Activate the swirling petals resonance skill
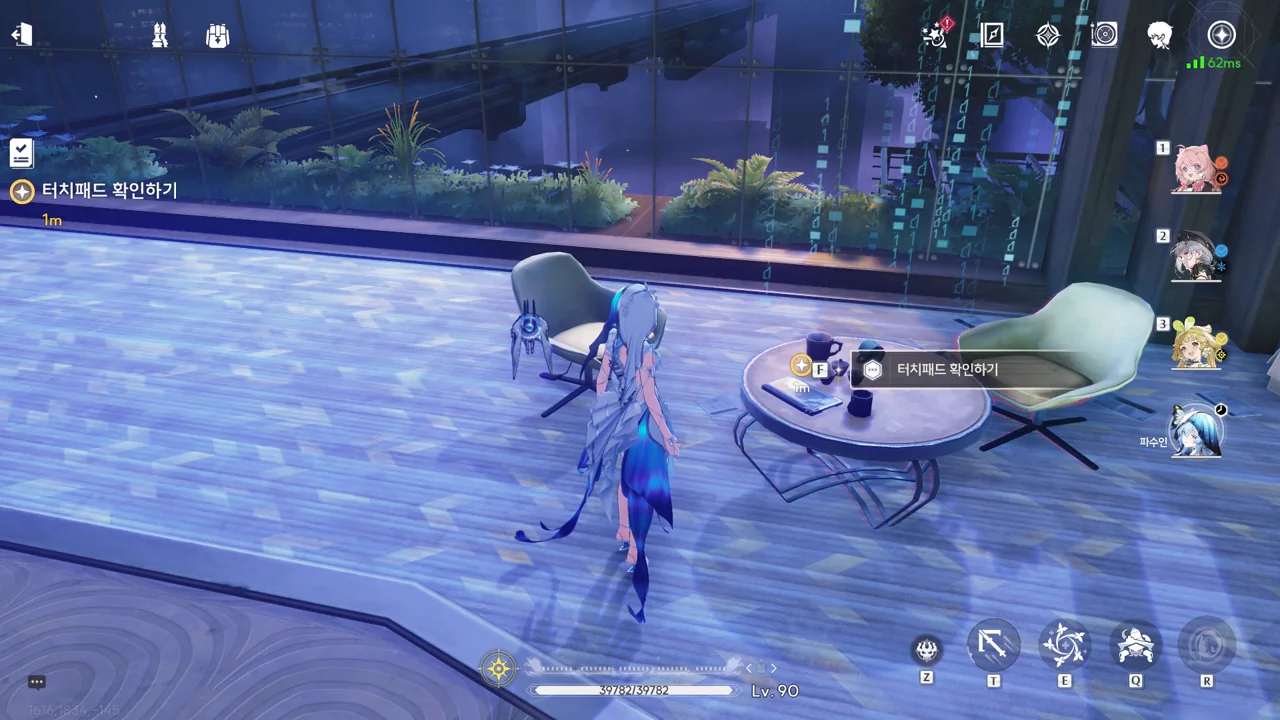1280x720 pixels. coord(1064,646)
